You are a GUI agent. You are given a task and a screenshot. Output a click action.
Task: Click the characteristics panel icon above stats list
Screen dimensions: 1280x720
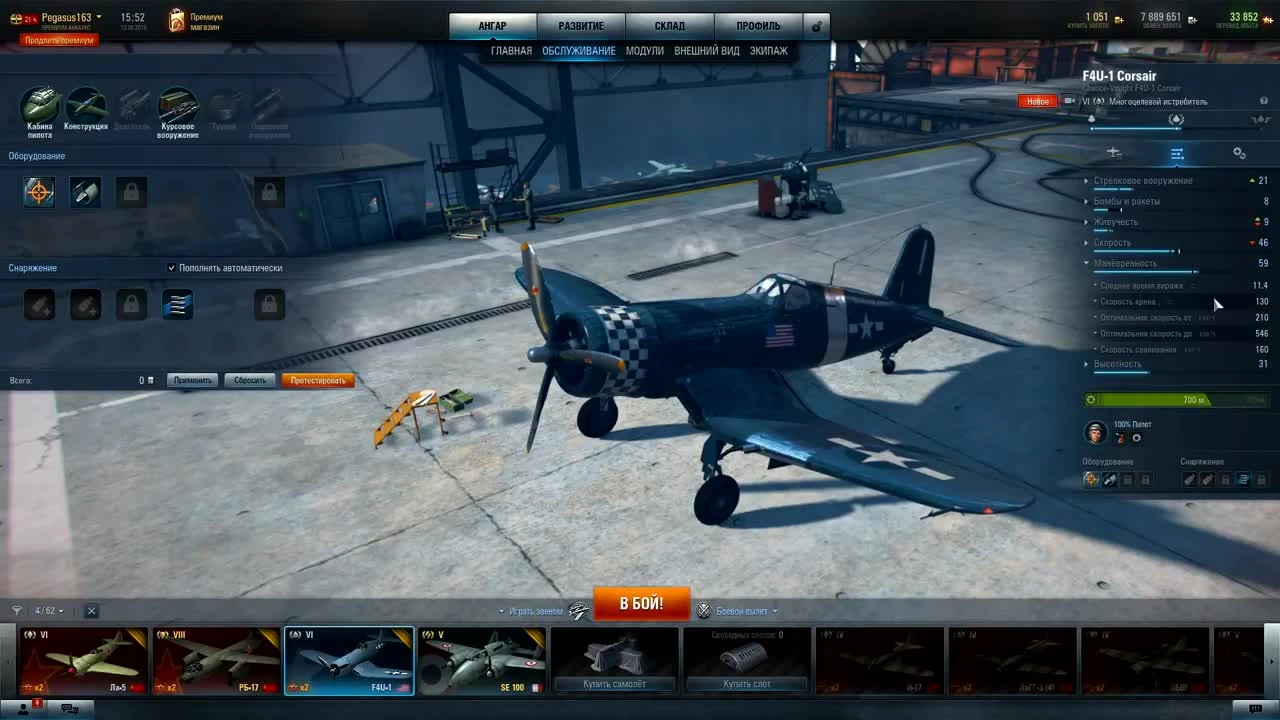point(1177,153)
